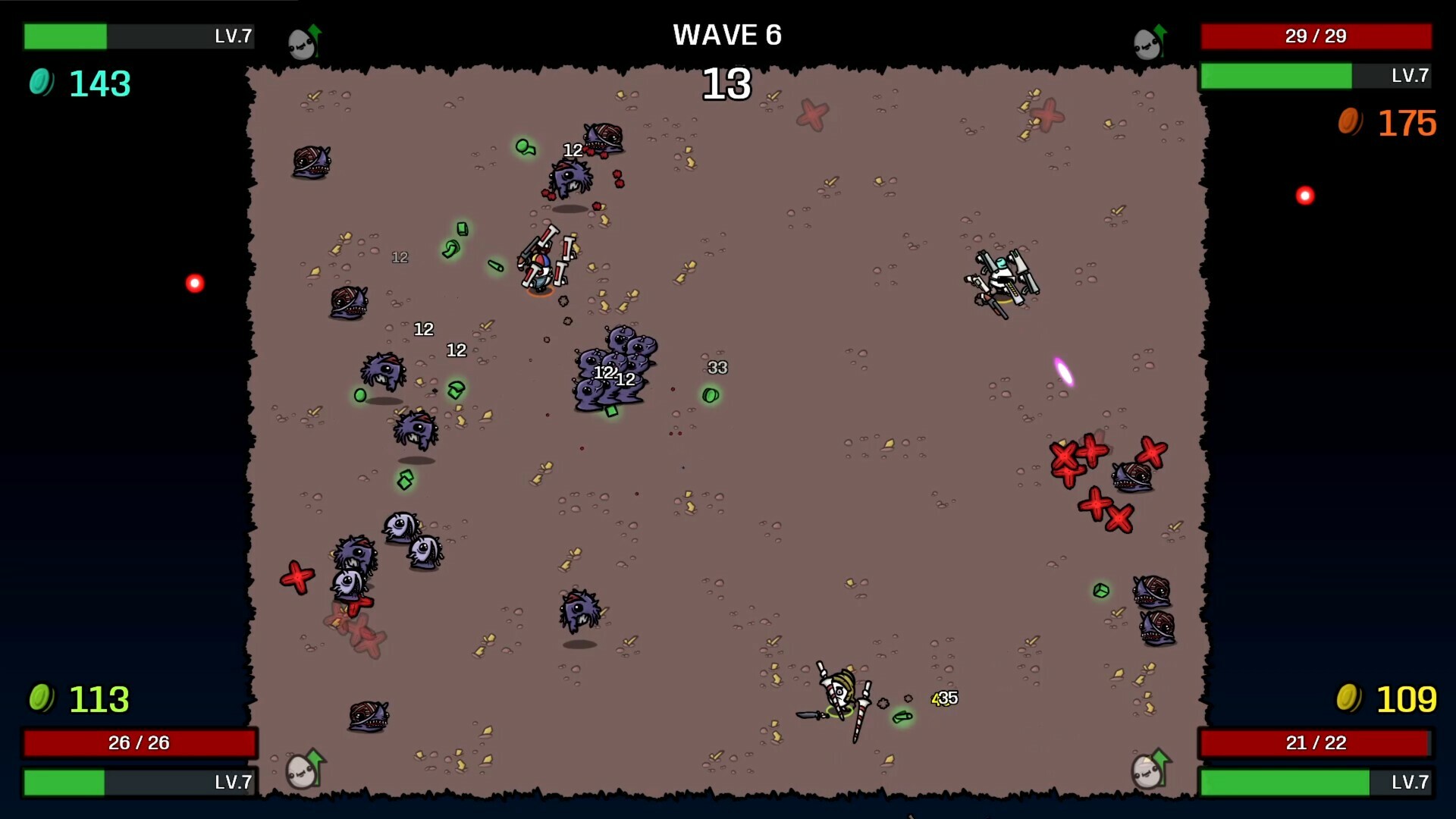Click the cyan material currency icon

click(x=40, y=84)
